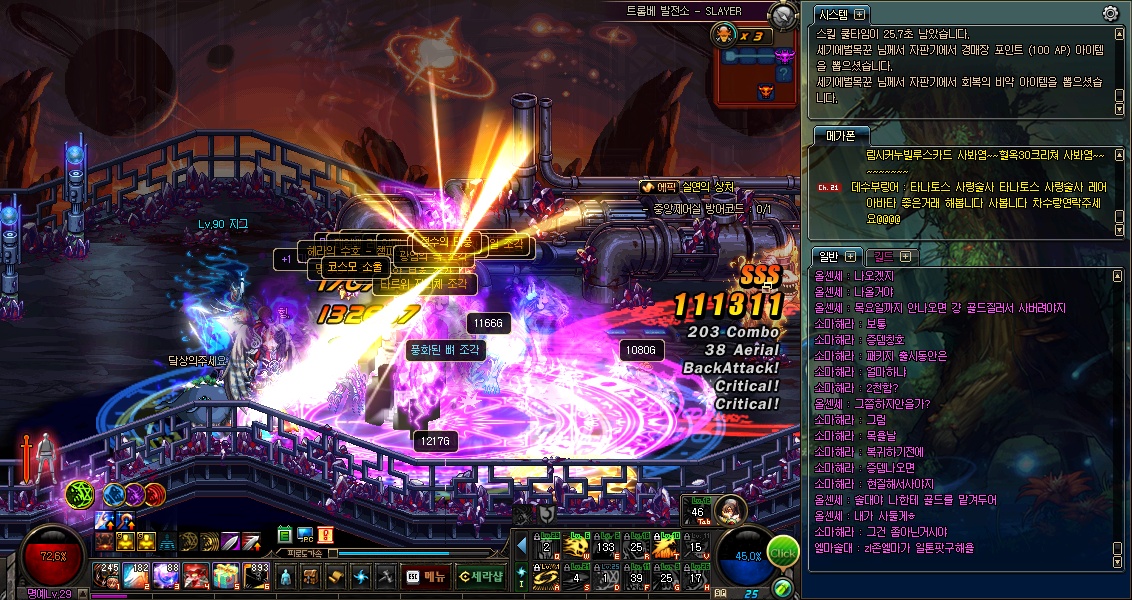Open the green calendar event icon

pos(285,536)
